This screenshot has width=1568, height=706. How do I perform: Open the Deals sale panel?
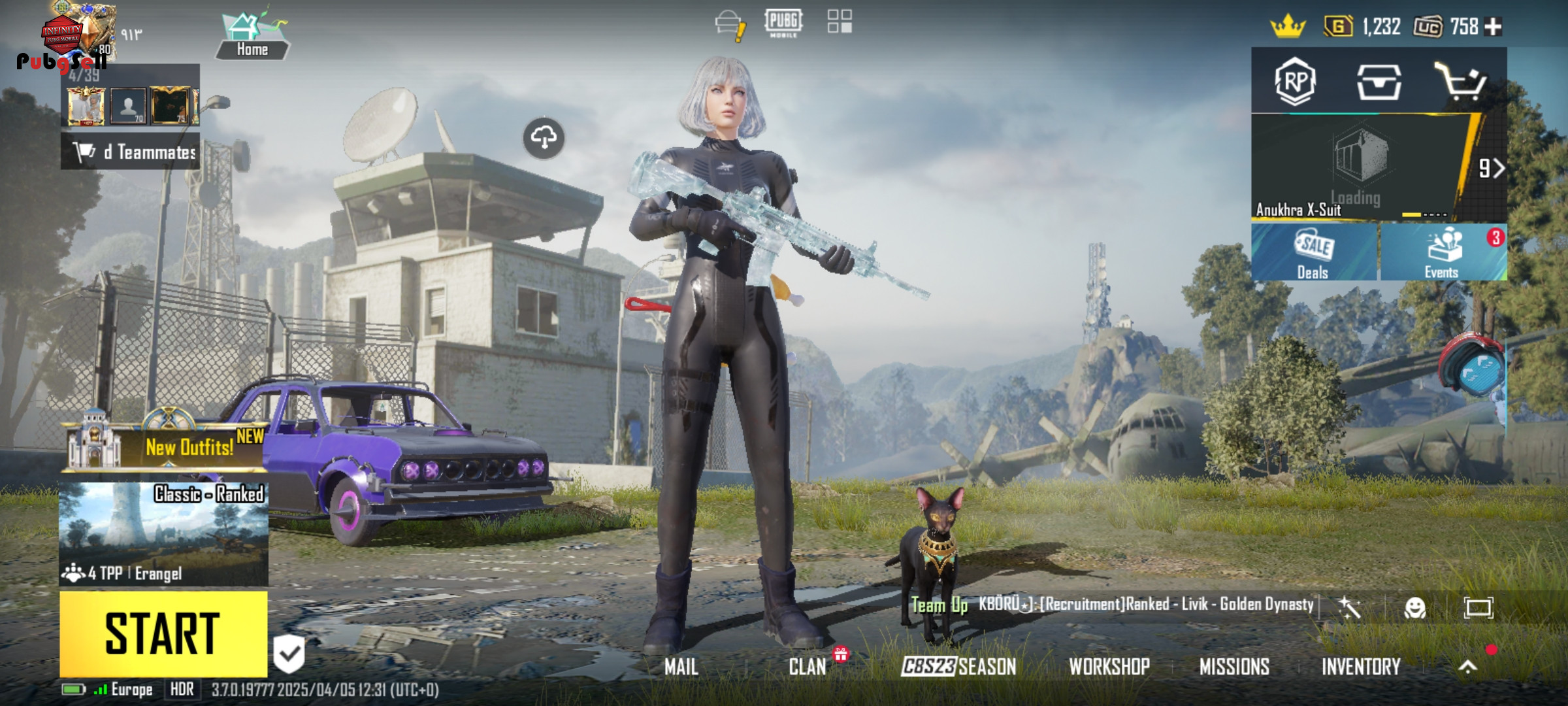[x=1314, y=253]
